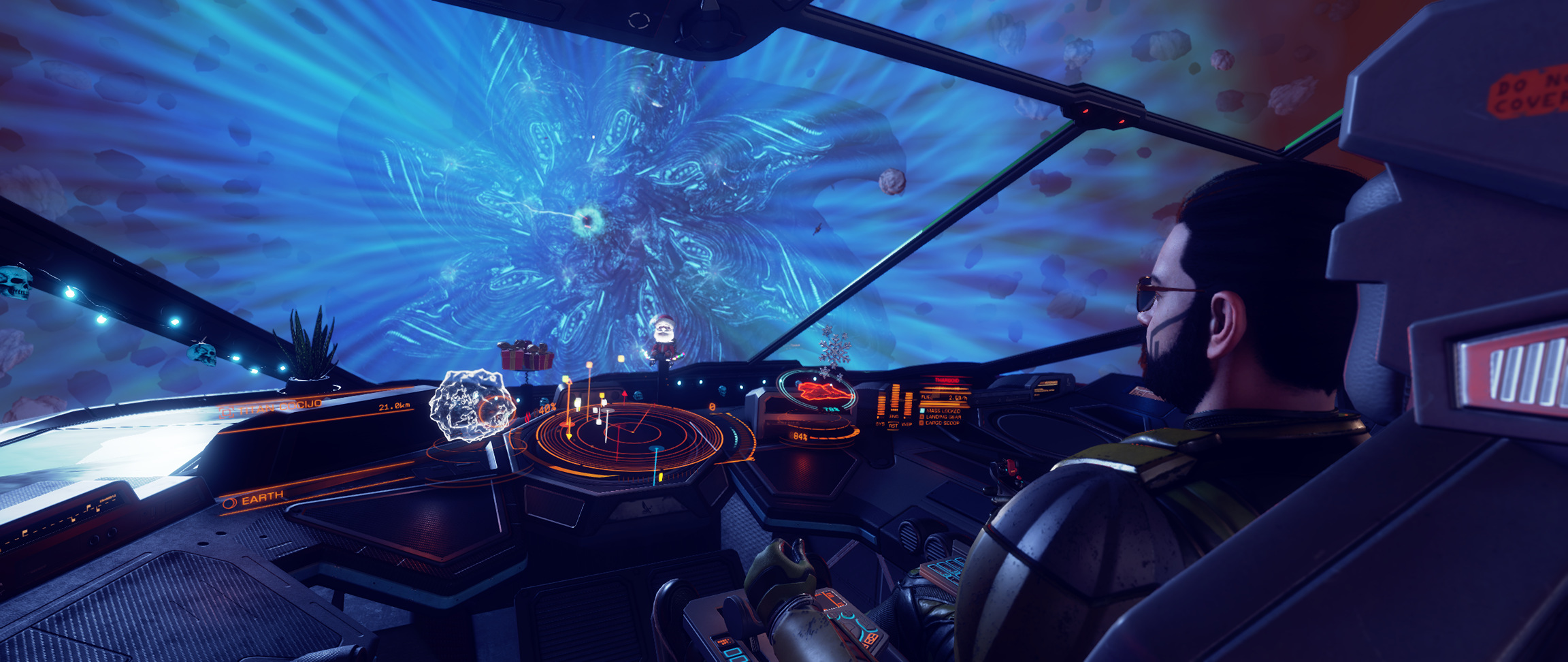Boost power to SYS pips
This screenshot has width=1568, height=662.
pos(880,424)
